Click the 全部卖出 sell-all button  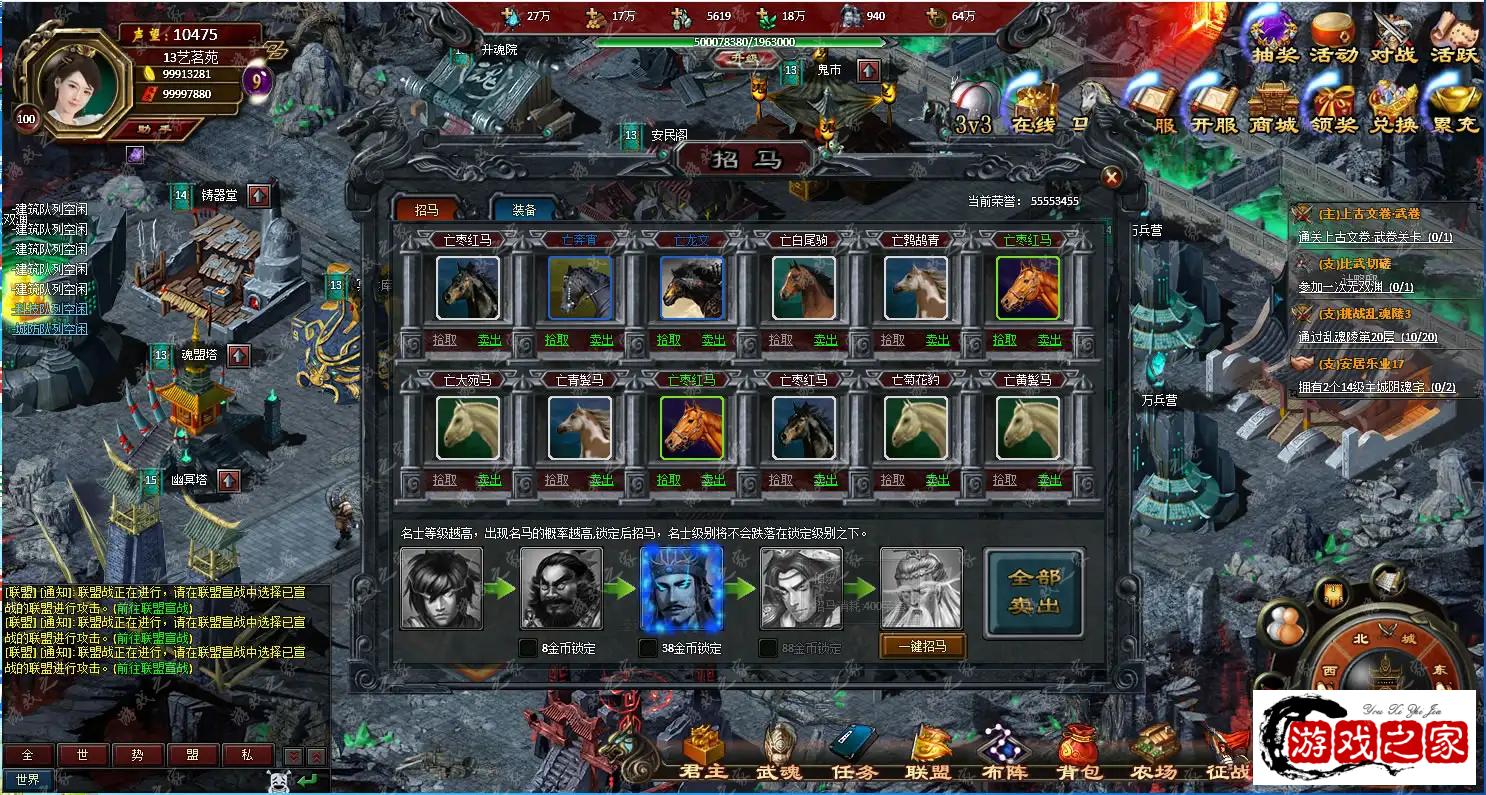pyautogui.click(x=1033, y=592)
